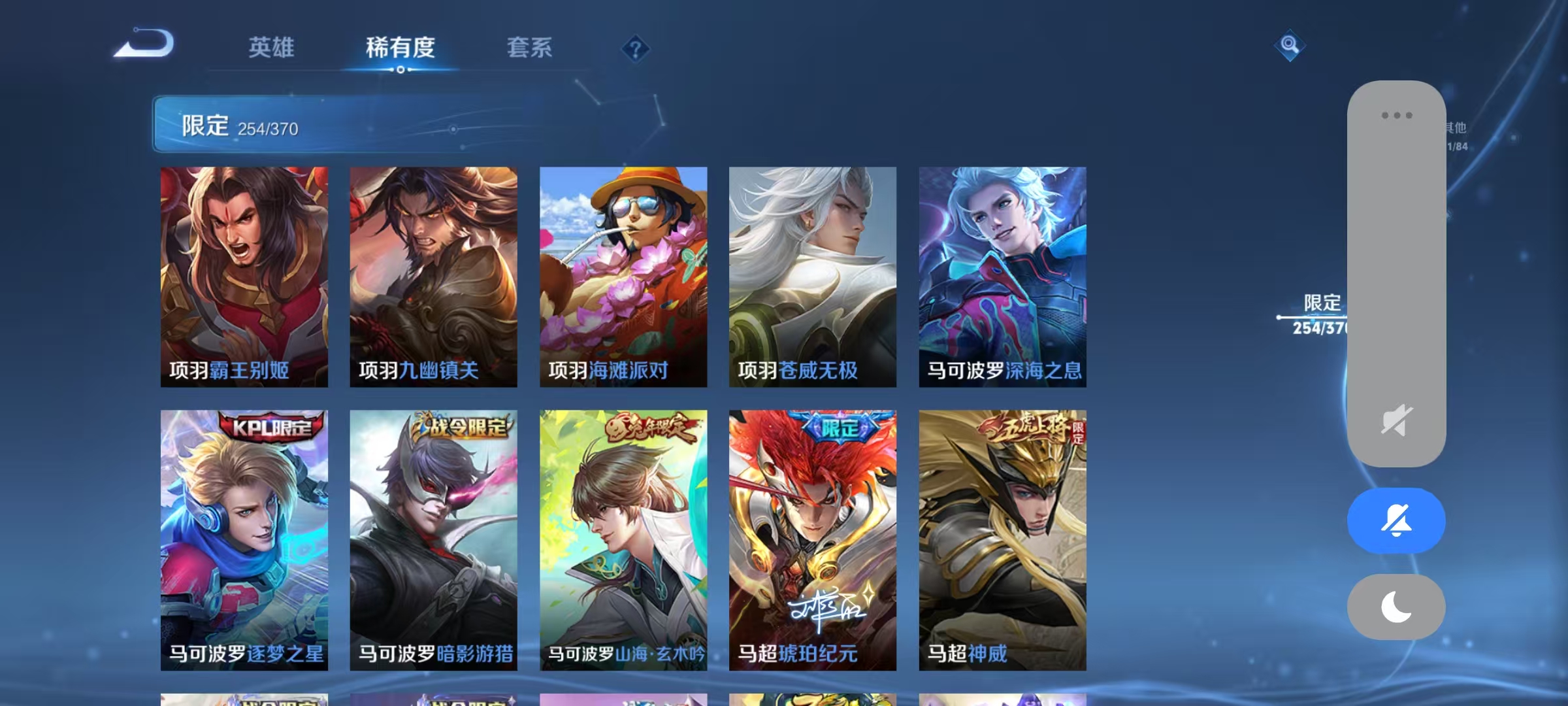
Task: Open the 项羽霸王别姬 skin
Action: 243,275
